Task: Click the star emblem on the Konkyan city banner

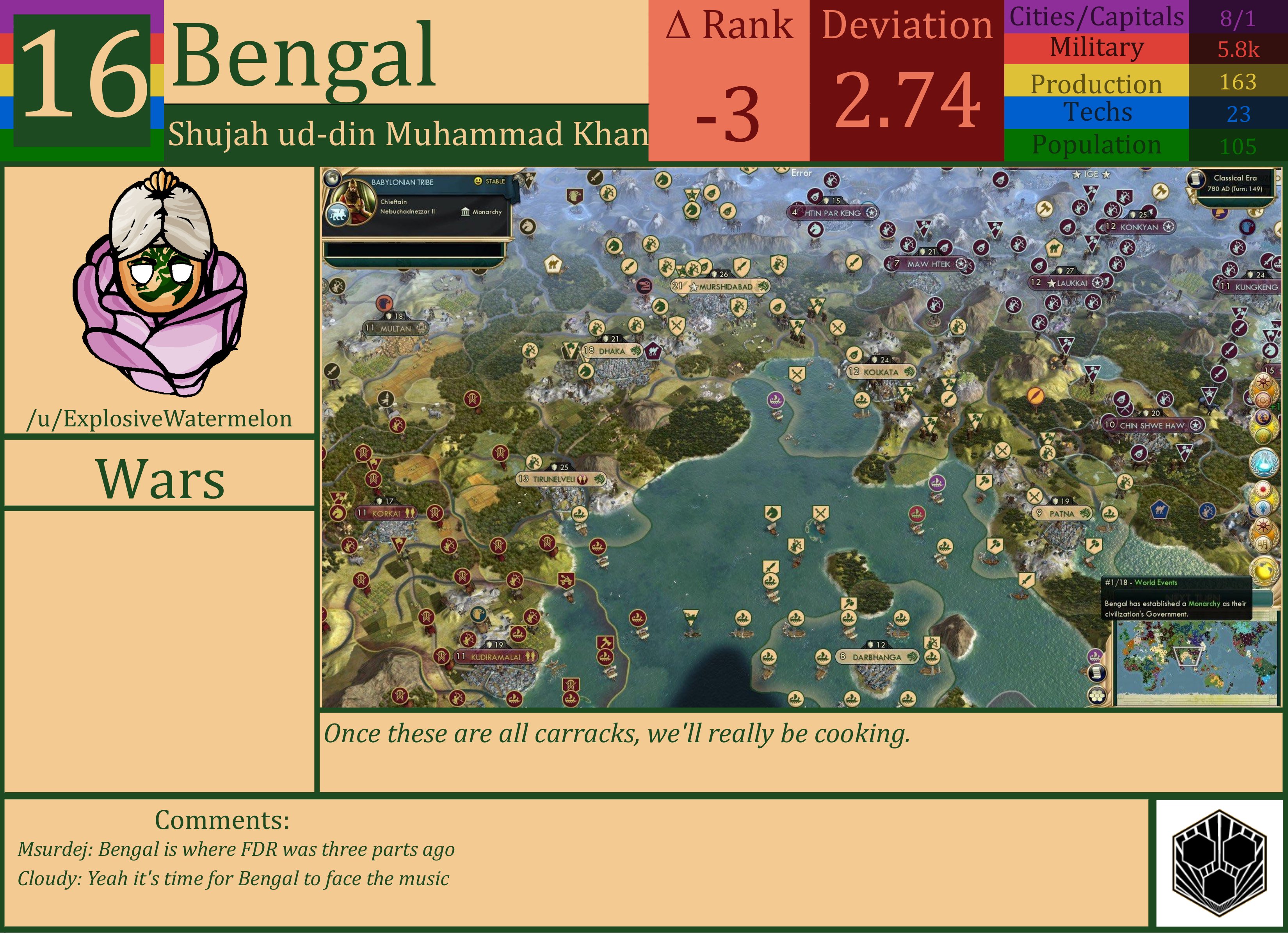Action: click(1168, 227)
